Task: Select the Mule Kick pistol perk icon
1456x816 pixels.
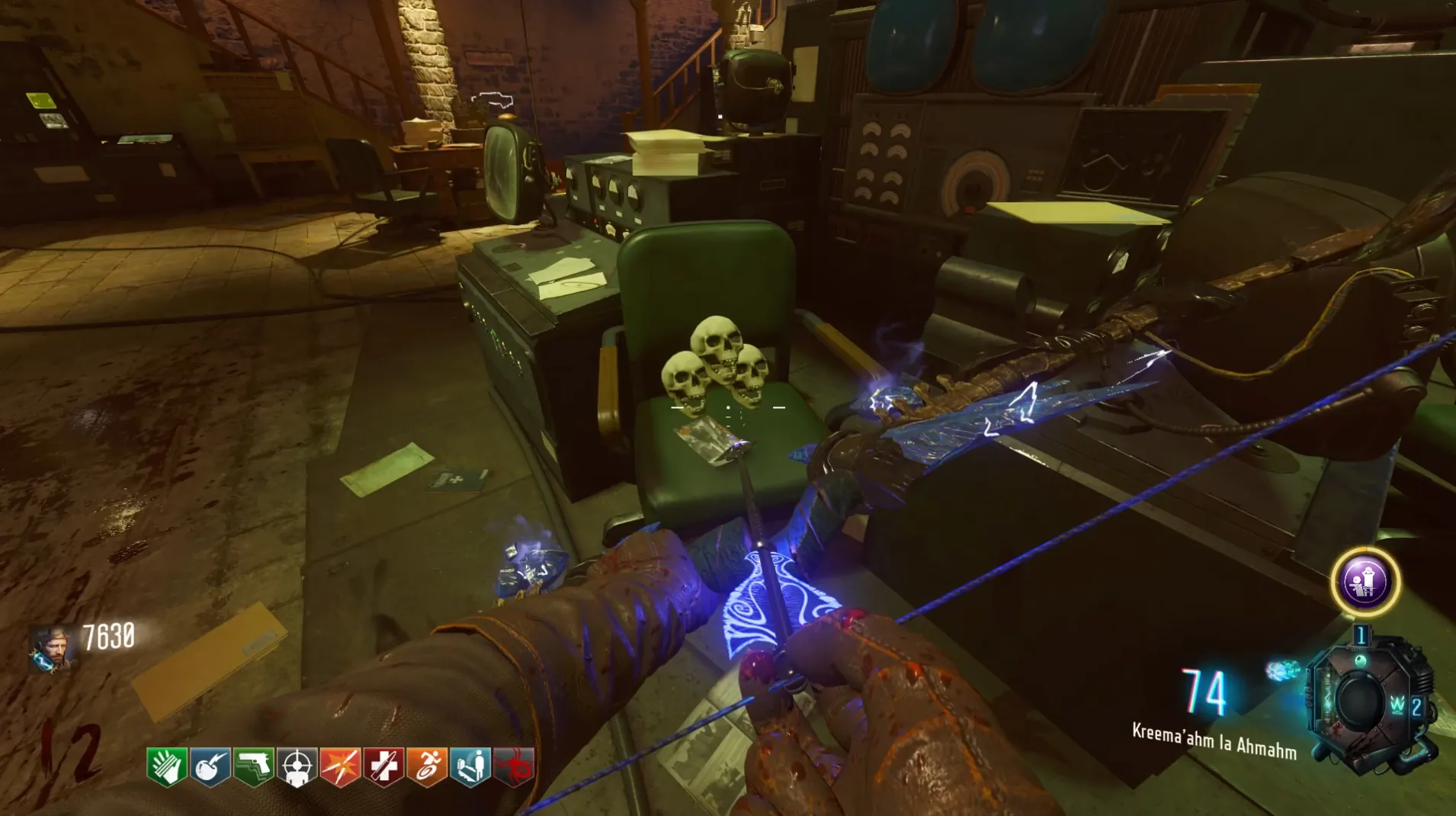Action: pyautogui.click(x=254, y=766)
